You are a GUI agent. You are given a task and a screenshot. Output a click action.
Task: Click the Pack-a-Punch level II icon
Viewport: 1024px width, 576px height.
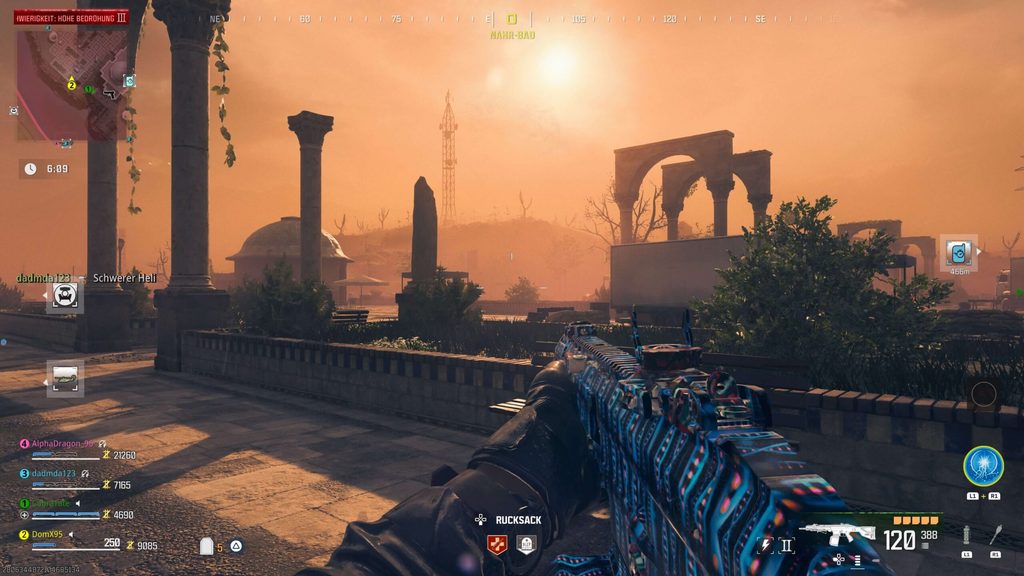(x=786, y=545)
